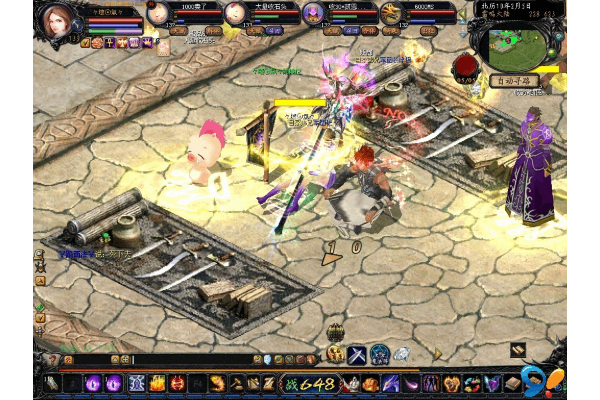Activate the pink crescent slash skill
600x400 pixels.
pos(410,384)
